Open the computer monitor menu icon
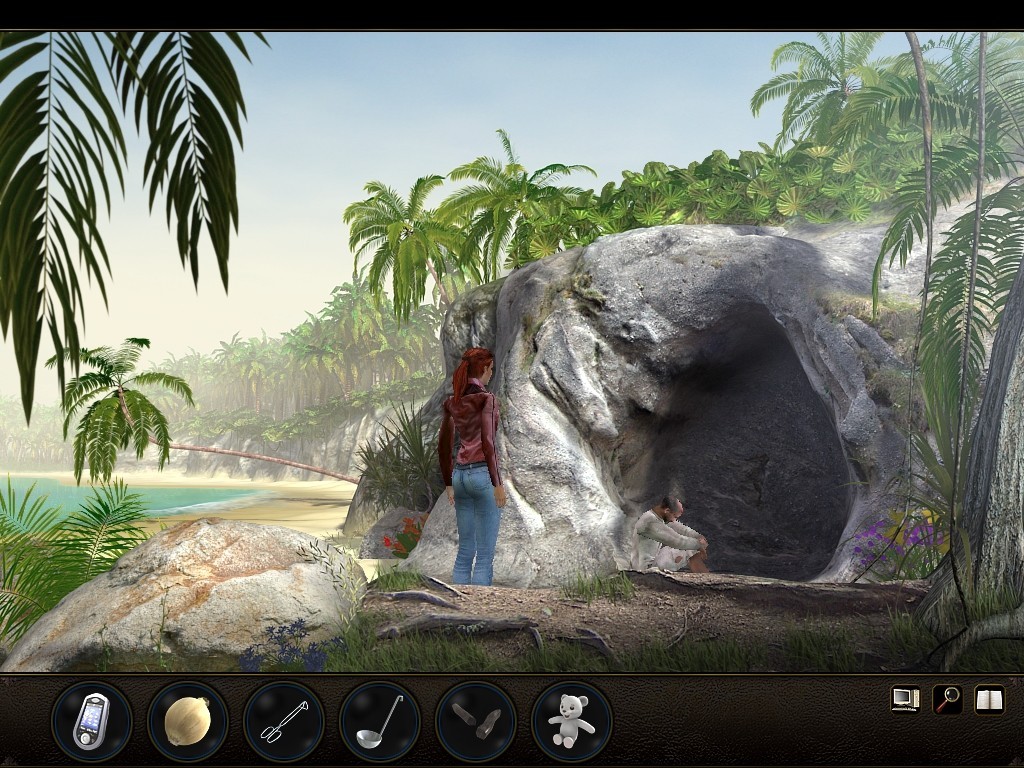This screenshot has width=1024, height=768. (x=905, y=699)
